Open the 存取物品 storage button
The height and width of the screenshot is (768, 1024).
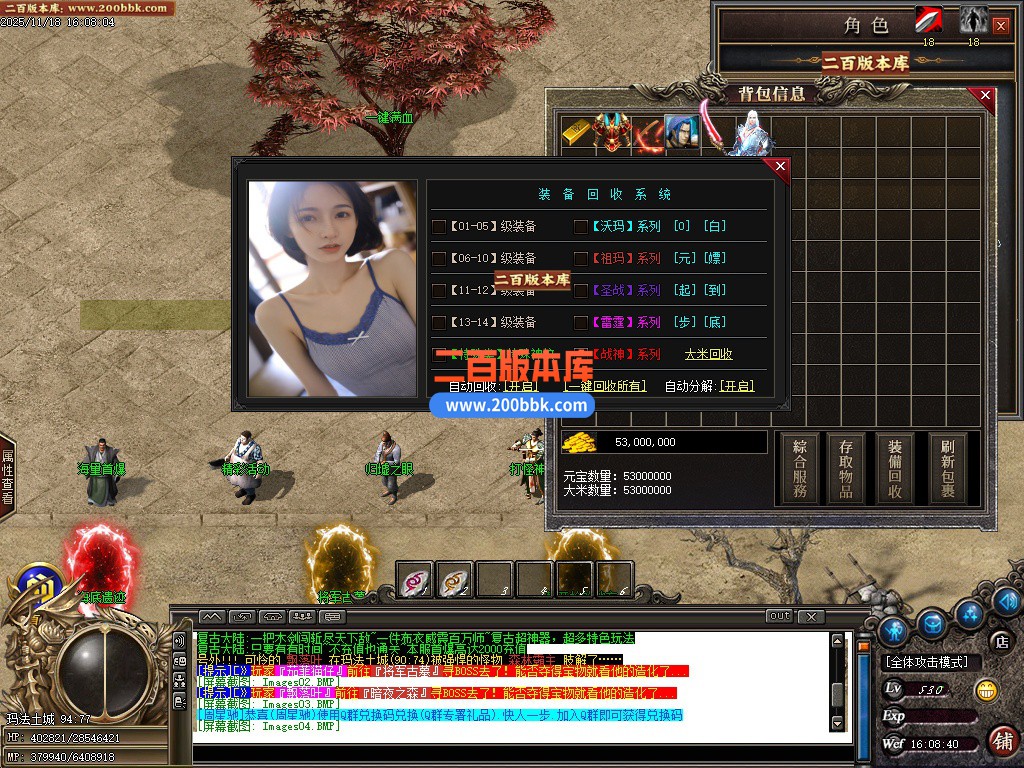[x=846, y=468]
